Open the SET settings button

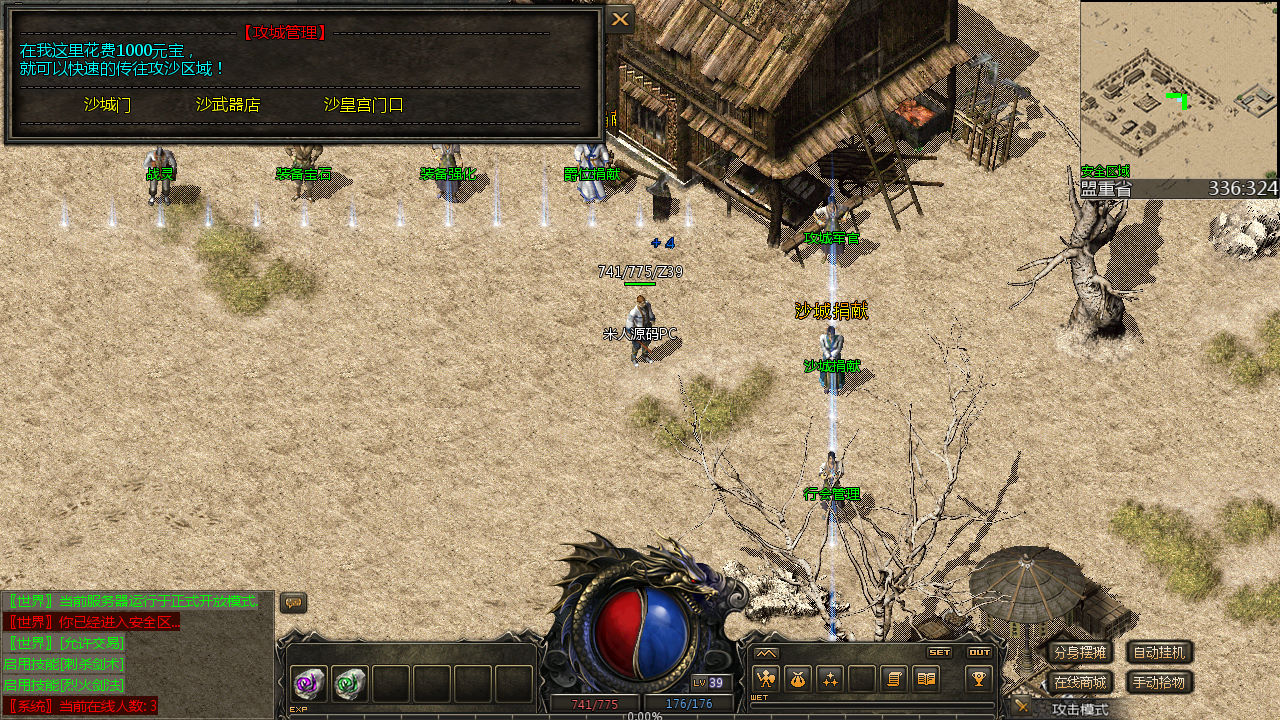pos(940,652)
